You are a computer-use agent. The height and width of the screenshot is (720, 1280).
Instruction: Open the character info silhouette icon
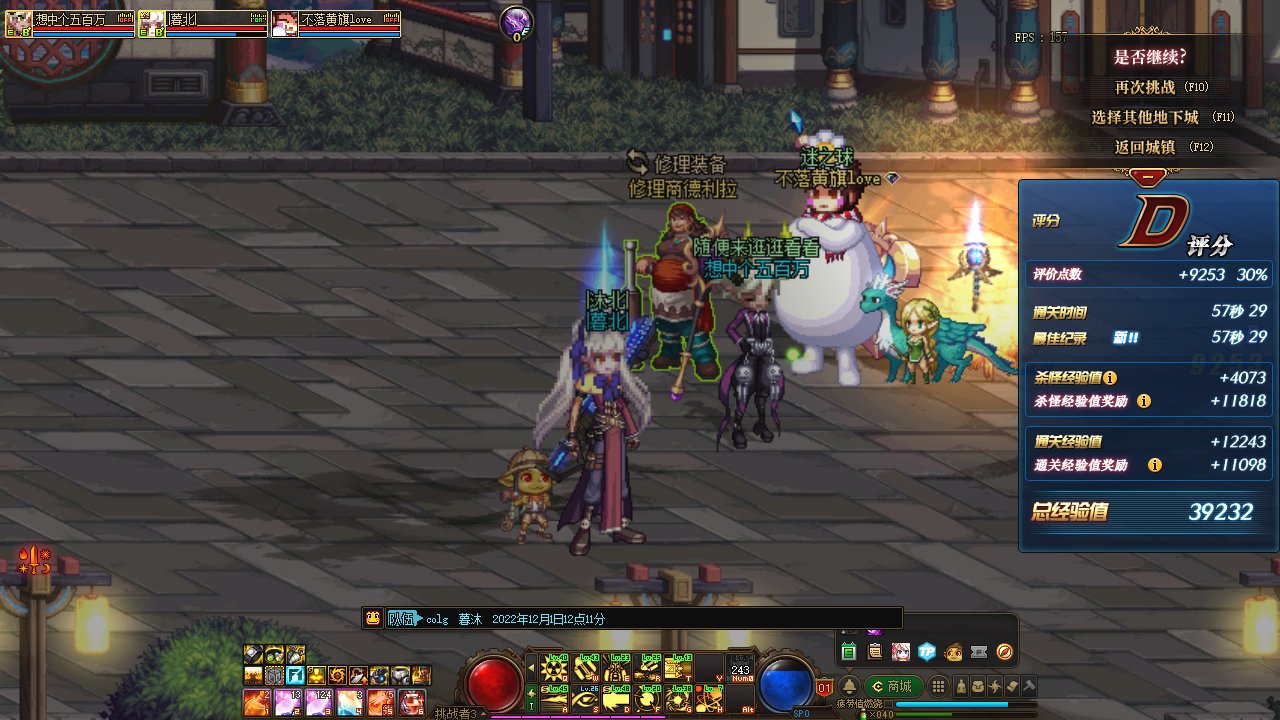click(962, 686)
